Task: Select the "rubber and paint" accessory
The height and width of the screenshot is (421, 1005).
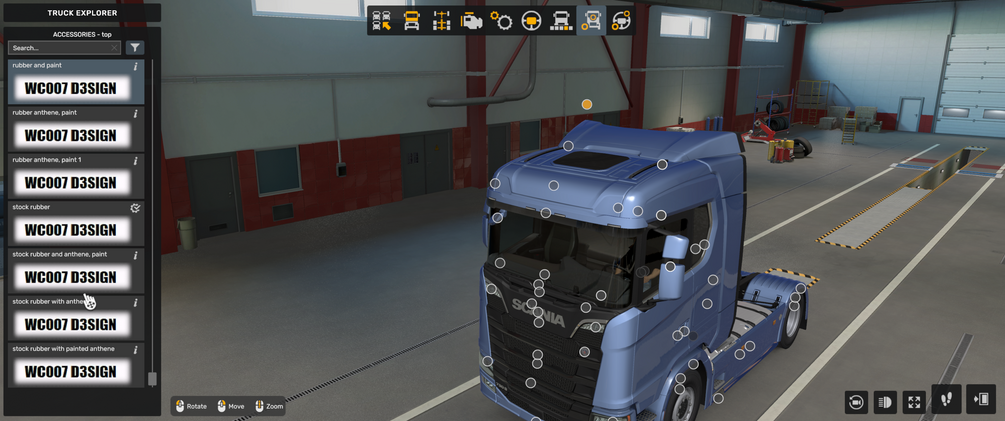Action: (70, 88)
